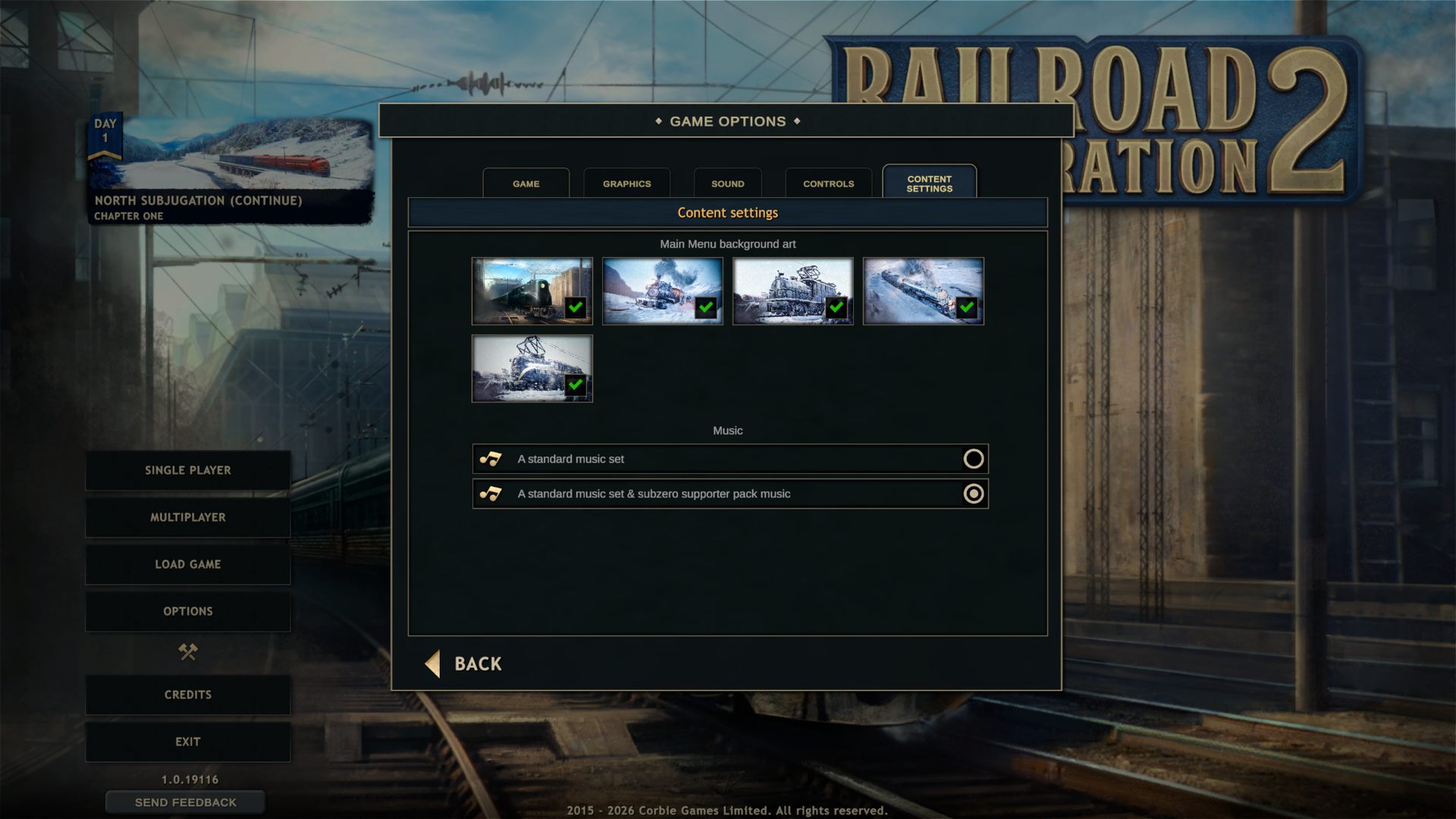
Task: Choose Load Game
Action: [187, 564]
